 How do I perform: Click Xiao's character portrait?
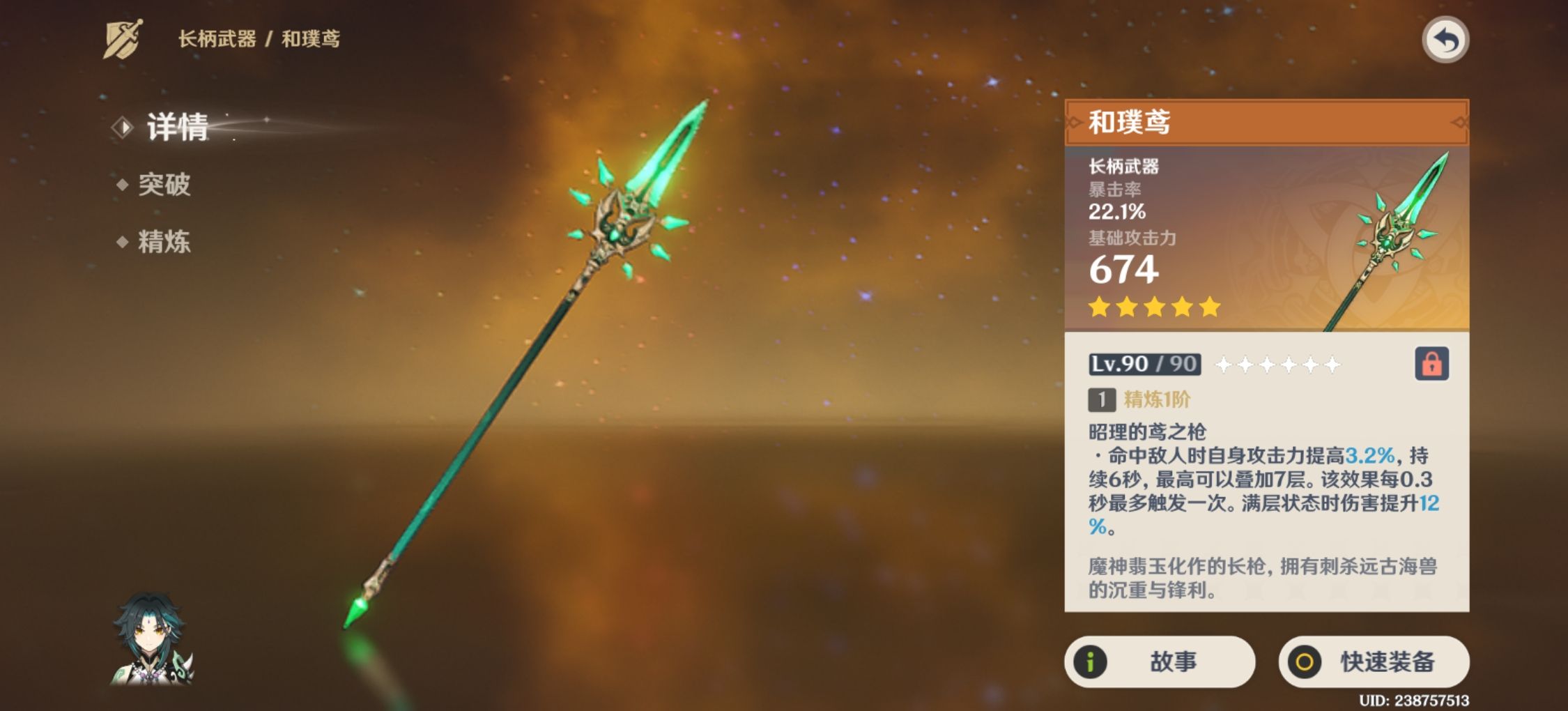[x=151, y=639]
